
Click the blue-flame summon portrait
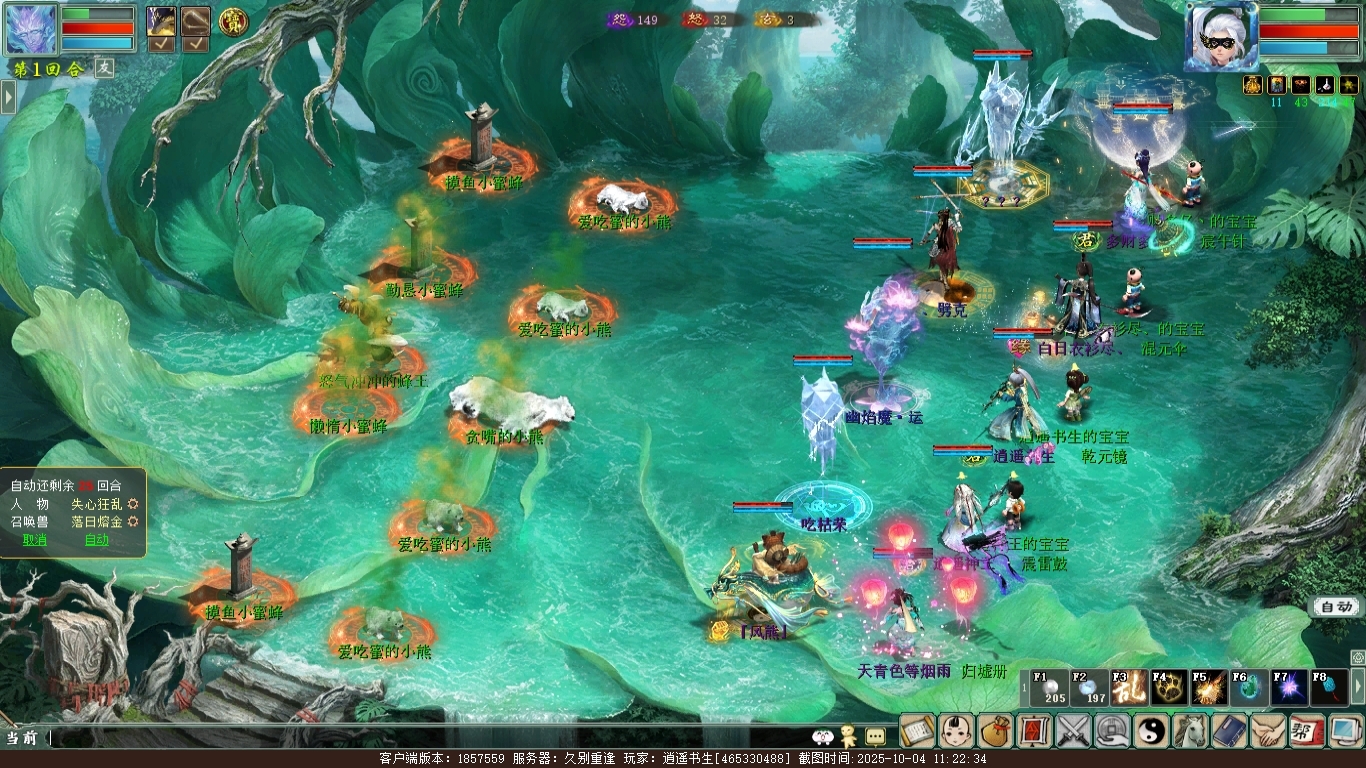click(32, 30)
